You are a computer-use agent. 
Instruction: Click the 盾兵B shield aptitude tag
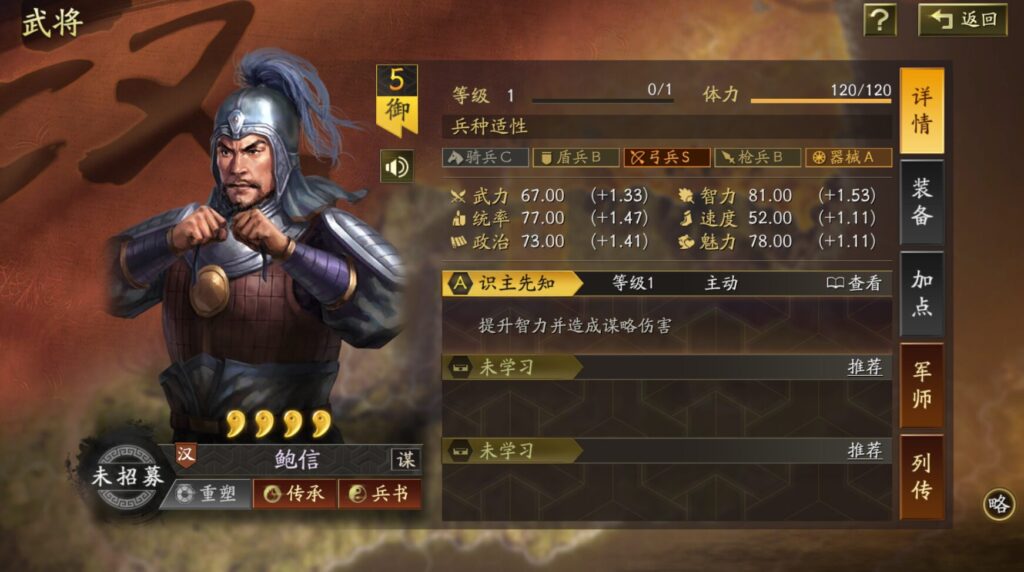576,157
